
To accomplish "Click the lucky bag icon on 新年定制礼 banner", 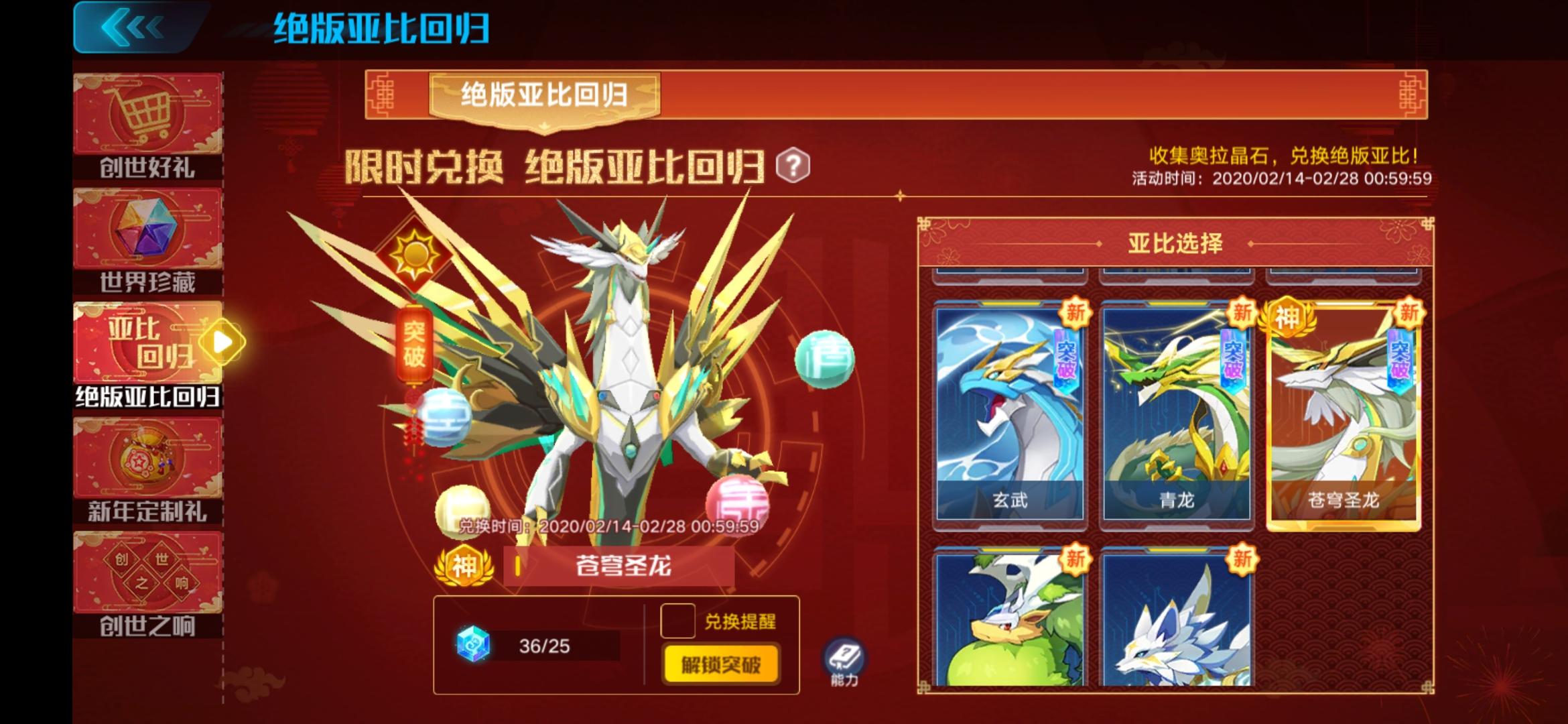I will pyautogui.click(x=146, y=457).
